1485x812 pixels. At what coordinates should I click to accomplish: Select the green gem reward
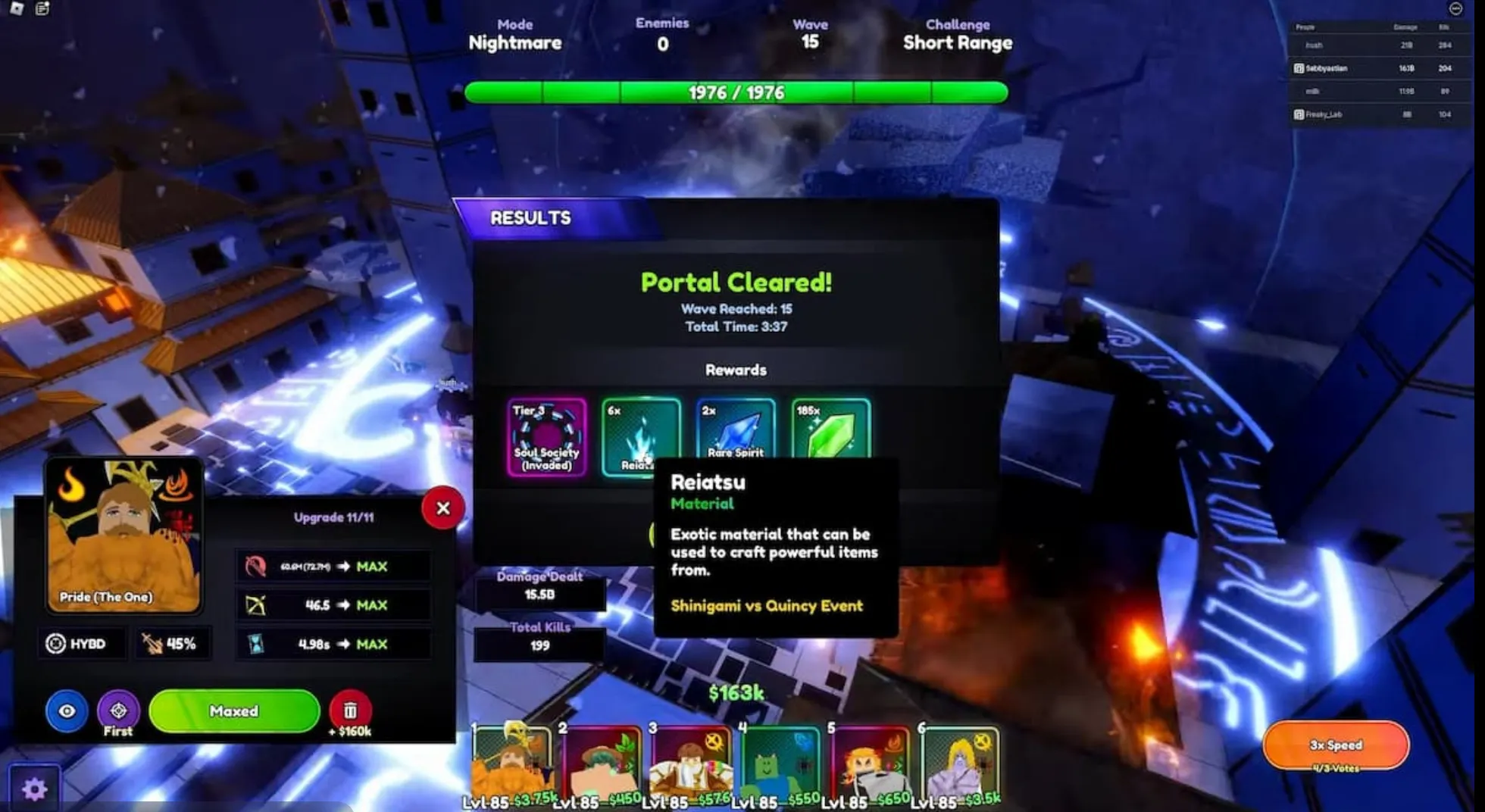(830, 429)
